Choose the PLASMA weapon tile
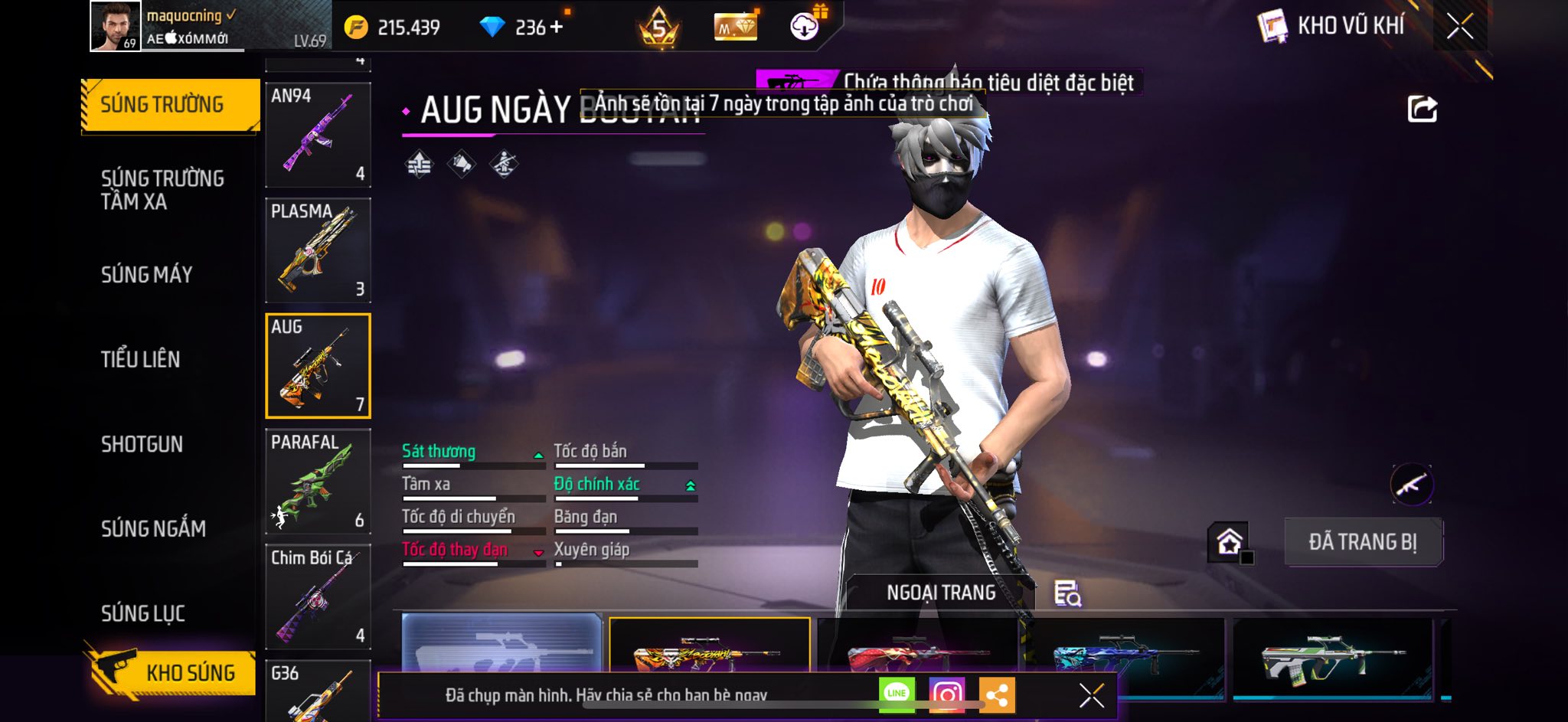The height and width of the screenshot is (722, 1568). (x=318, y=250)
